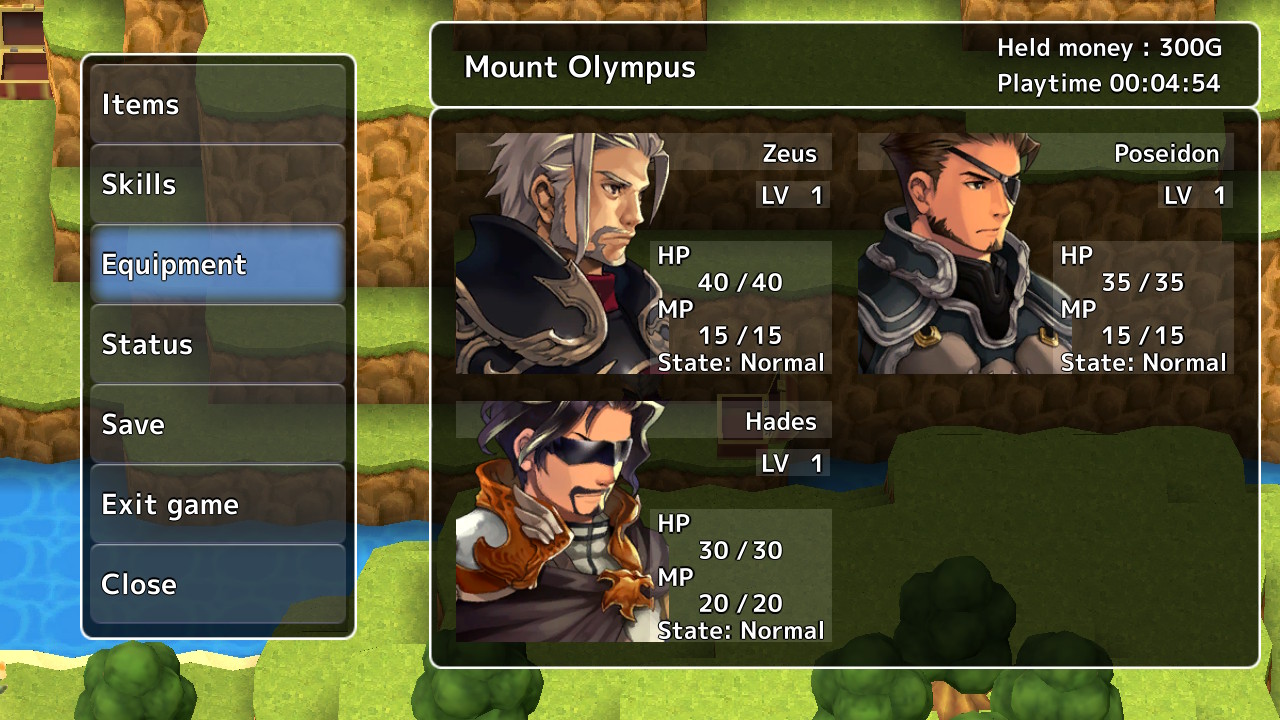1280x720 pixels.
Task: Click the Held money display showing 300G
Action: [x=1111, y=47]
